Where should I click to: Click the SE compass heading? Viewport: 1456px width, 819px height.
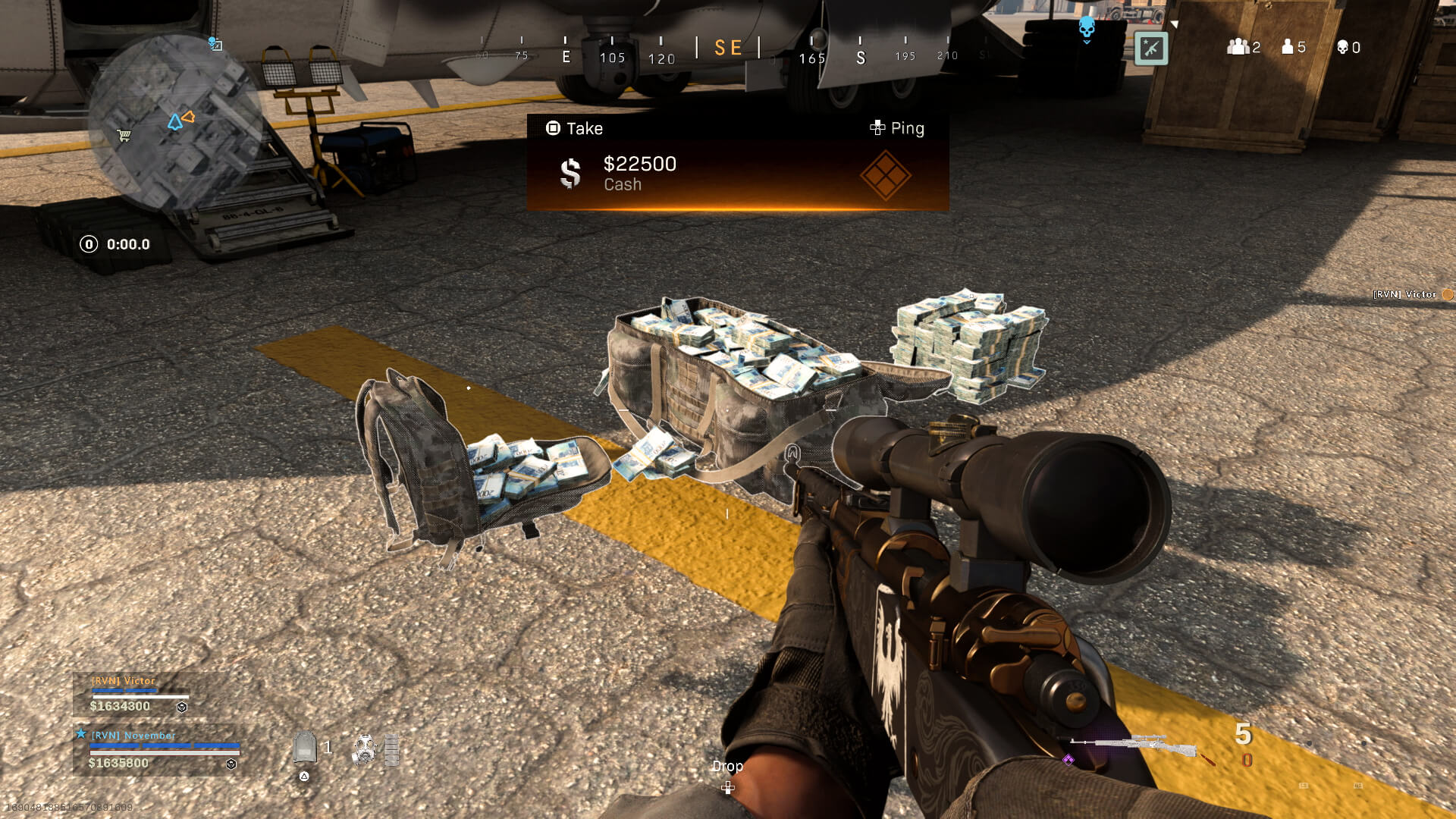tap(728, 49)
